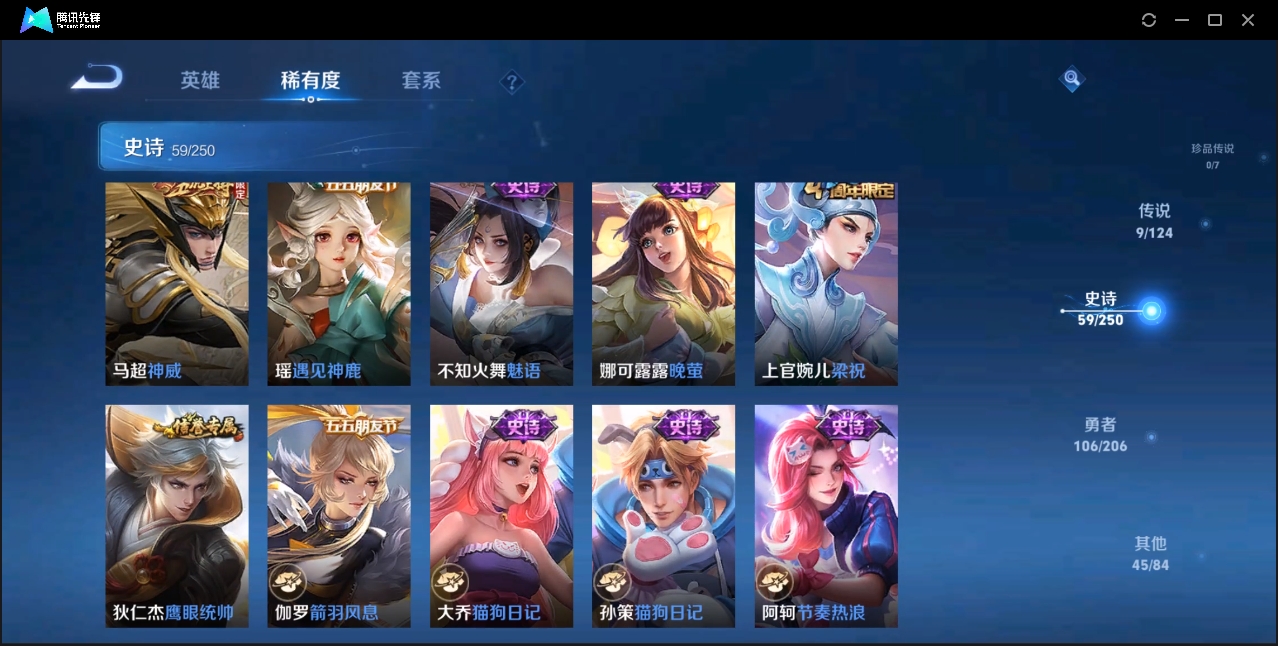This screenshot has width=1278, height=646.
Task: Jump to the 传说 rarity section
Action: pyautogui.click(x=1154, y=221)
